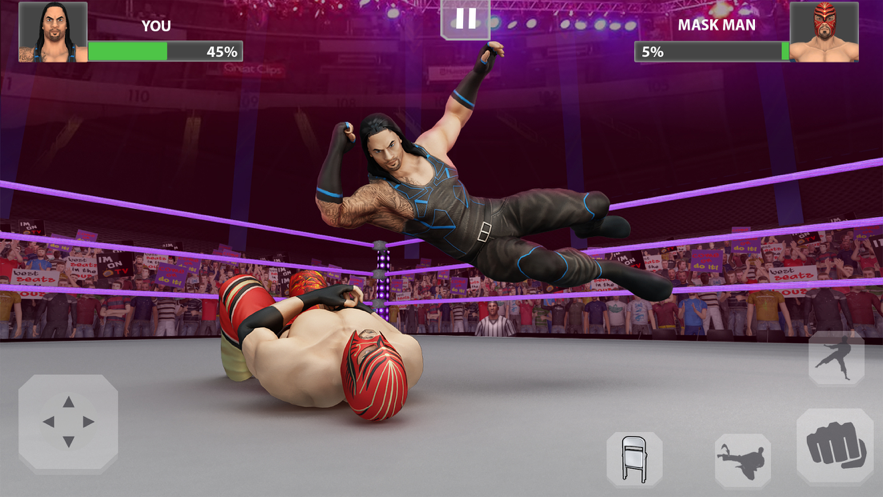The image size is (883, 497).
Task: Activate the flying kick attack button
Action: click(x=742, y=460)
